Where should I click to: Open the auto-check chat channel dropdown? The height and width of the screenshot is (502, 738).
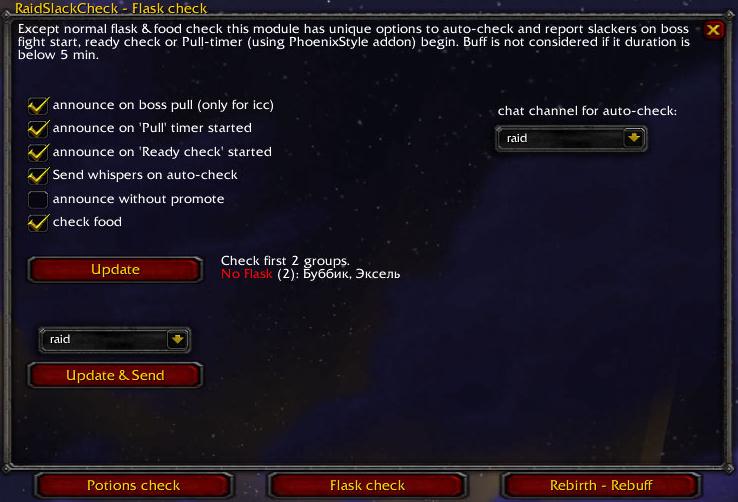pos(632,139)
